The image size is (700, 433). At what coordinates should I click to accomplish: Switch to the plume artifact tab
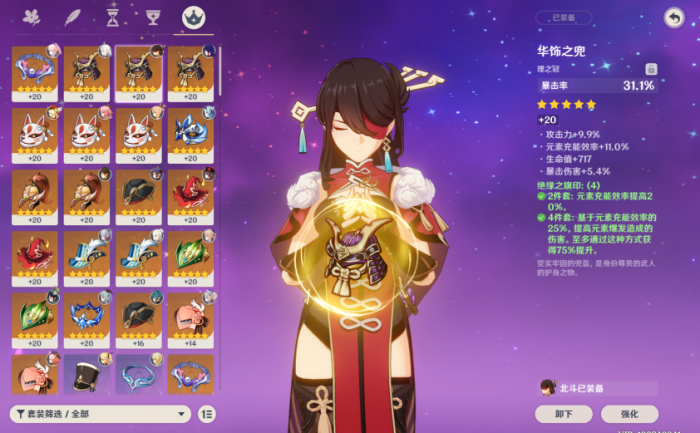[71, 17]
